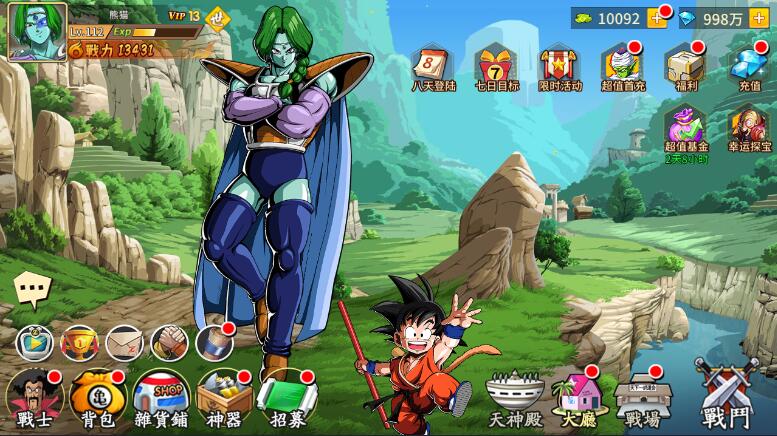This screenshot has height=436, width=777.
Task: Open the 福利 welfare box
Action: tap(685, 68)
